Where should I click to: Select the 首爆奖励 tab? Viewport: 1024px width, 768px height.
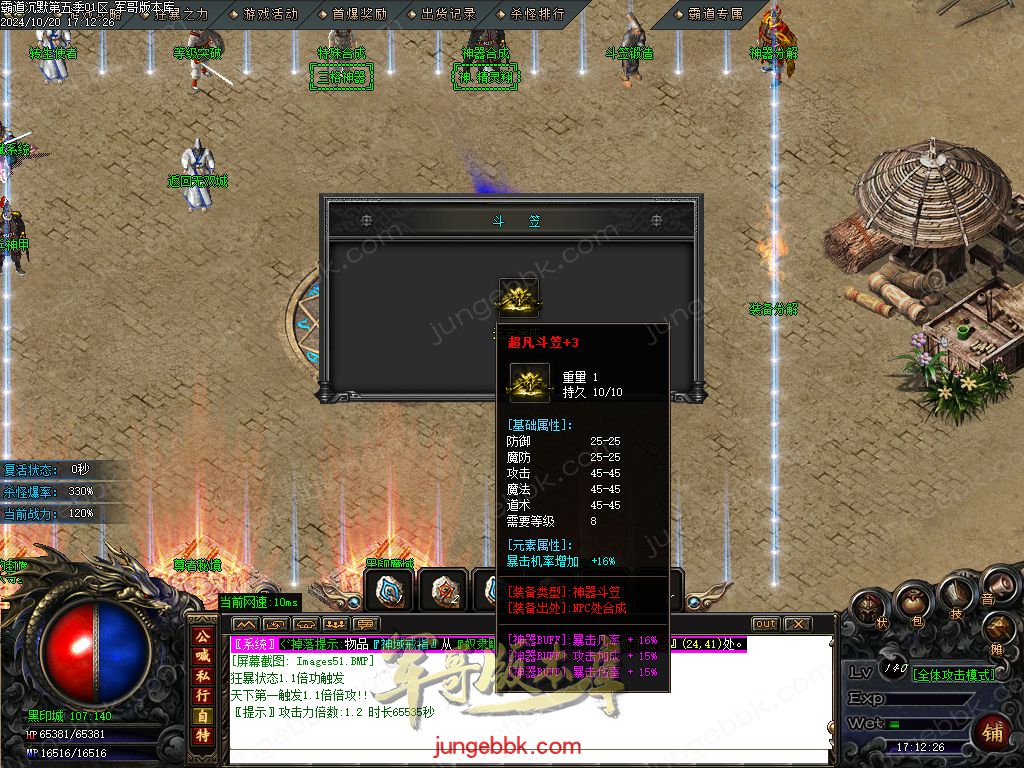pos(358,14)
